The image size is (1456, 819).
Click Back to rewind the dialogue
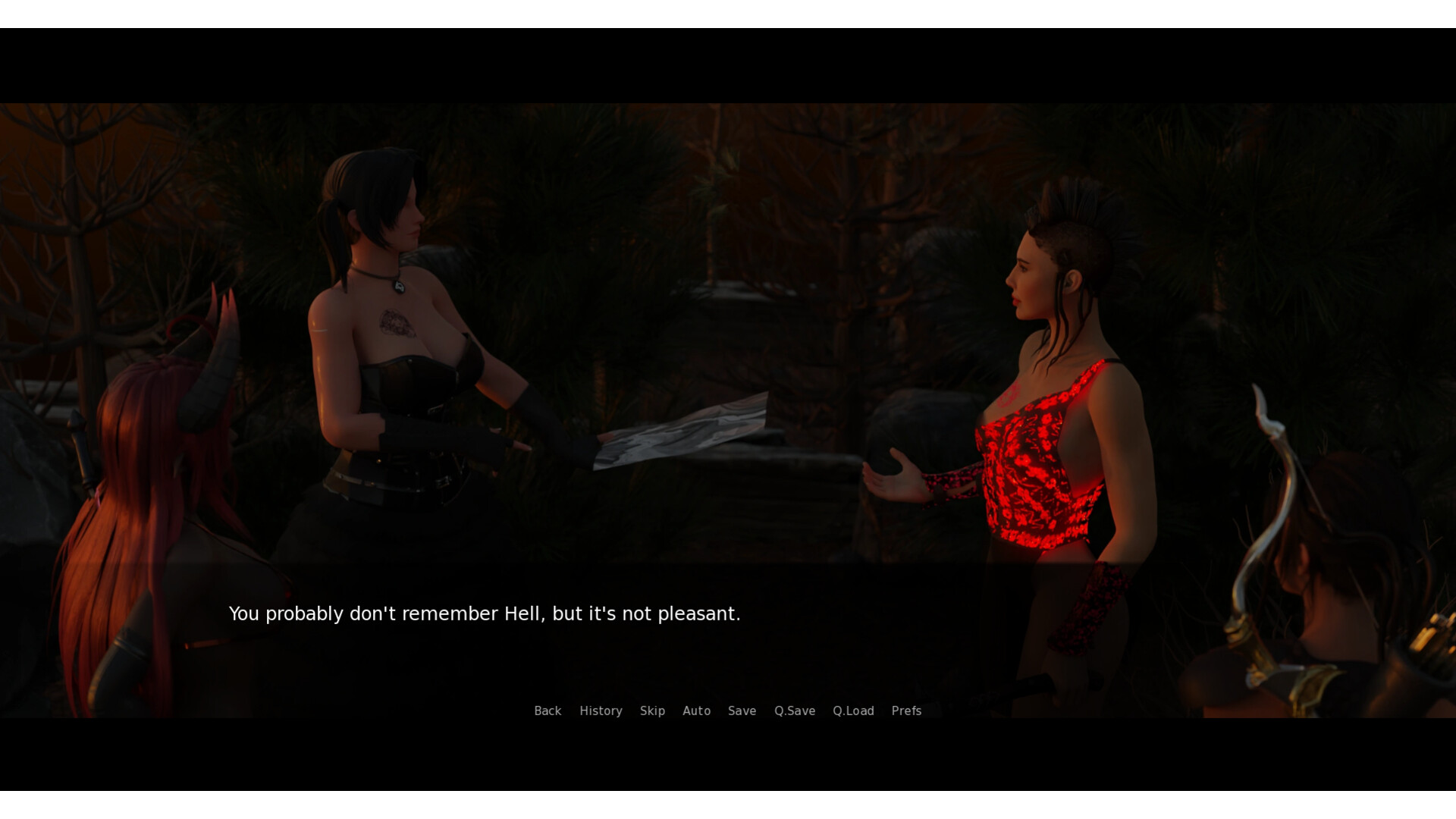(548, 711)
